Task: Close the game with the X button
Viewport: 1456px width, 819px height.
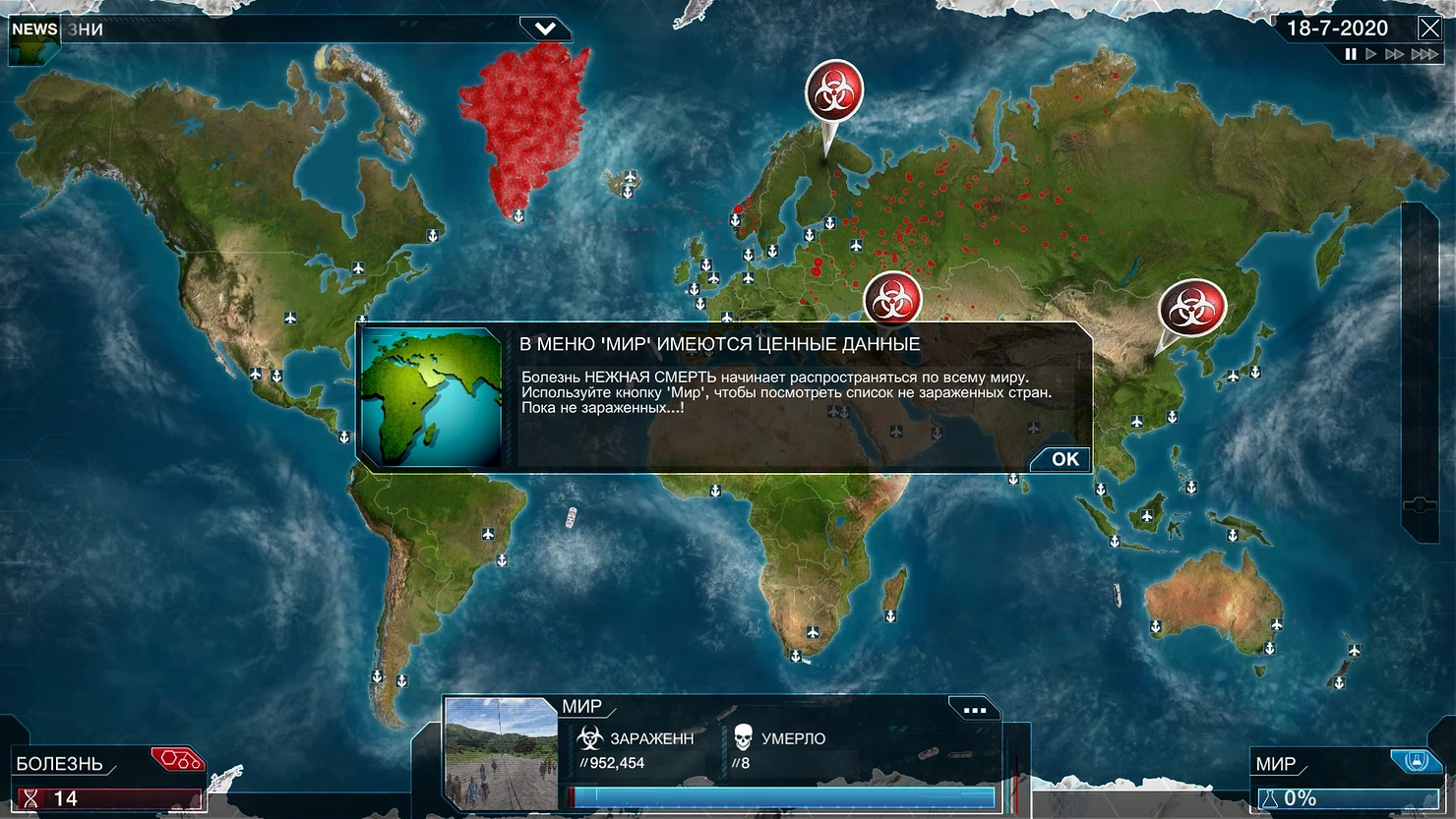Action: [x=1429, y=28]
